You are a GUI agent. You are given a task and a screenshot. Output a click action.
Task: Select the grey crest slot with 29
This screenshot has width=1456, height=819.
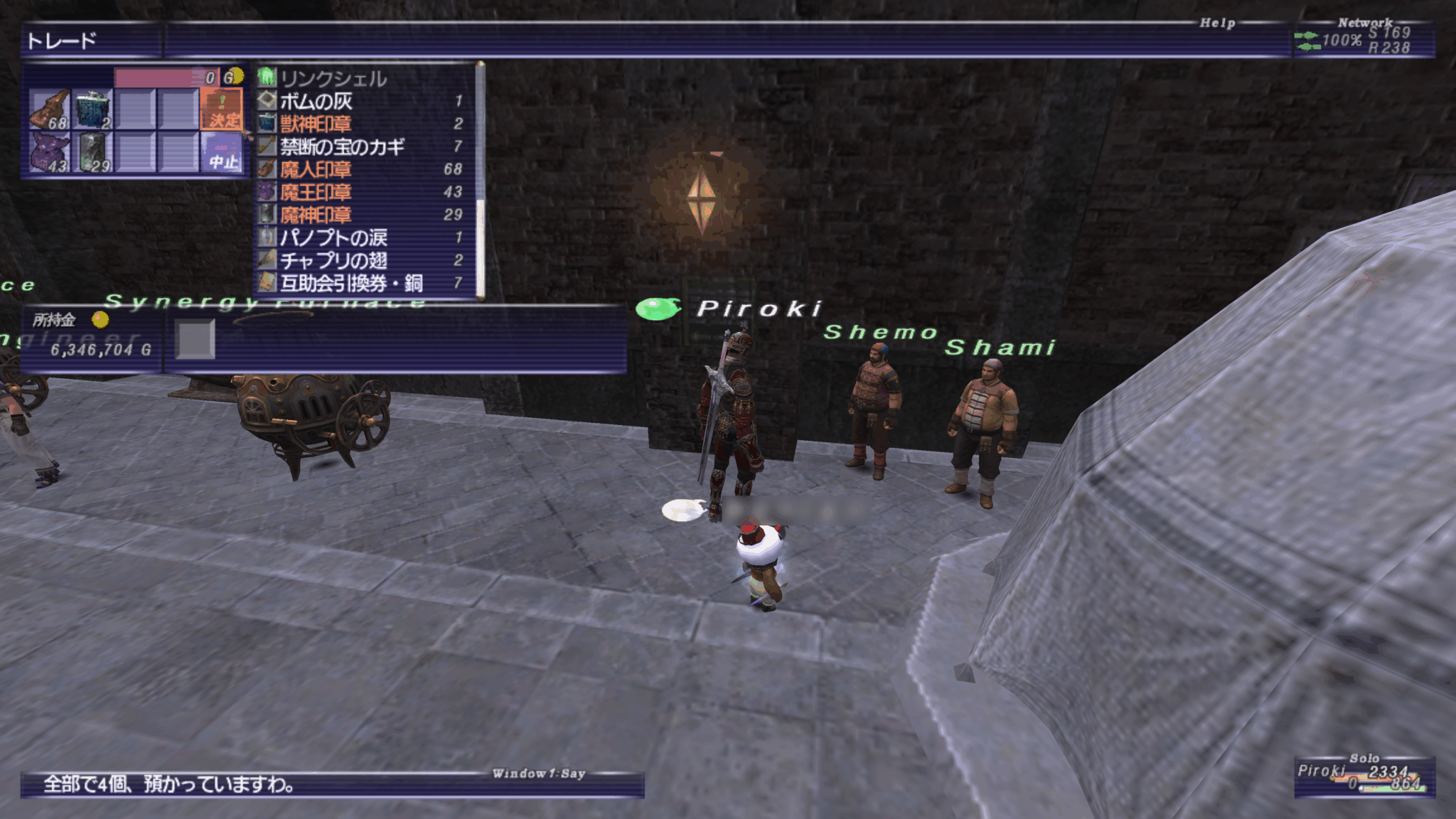click(x=92, y=153)
